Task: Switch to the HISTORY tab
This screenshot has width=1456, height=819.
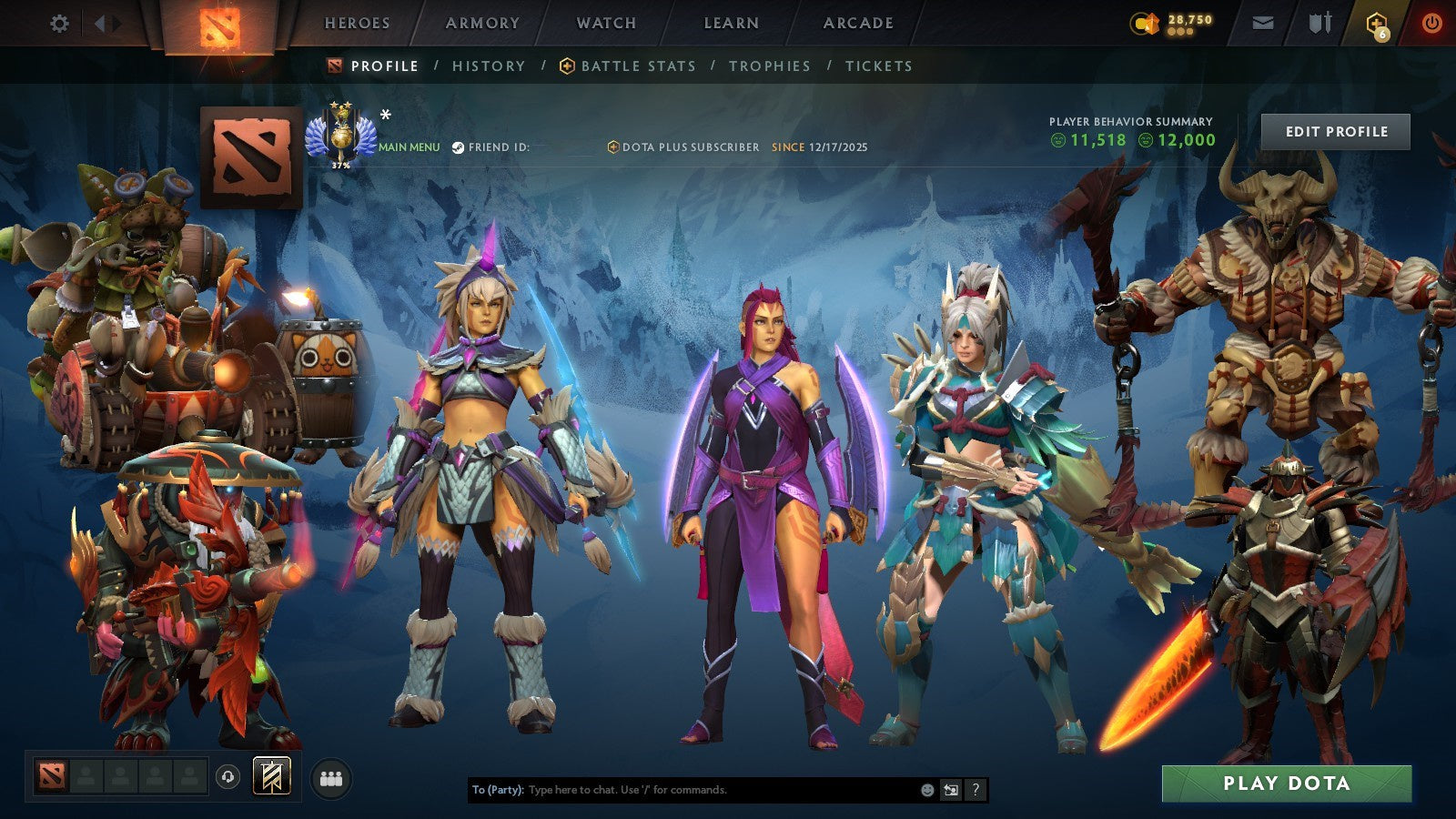Action: pyautogui.click(x=489, y=66)
